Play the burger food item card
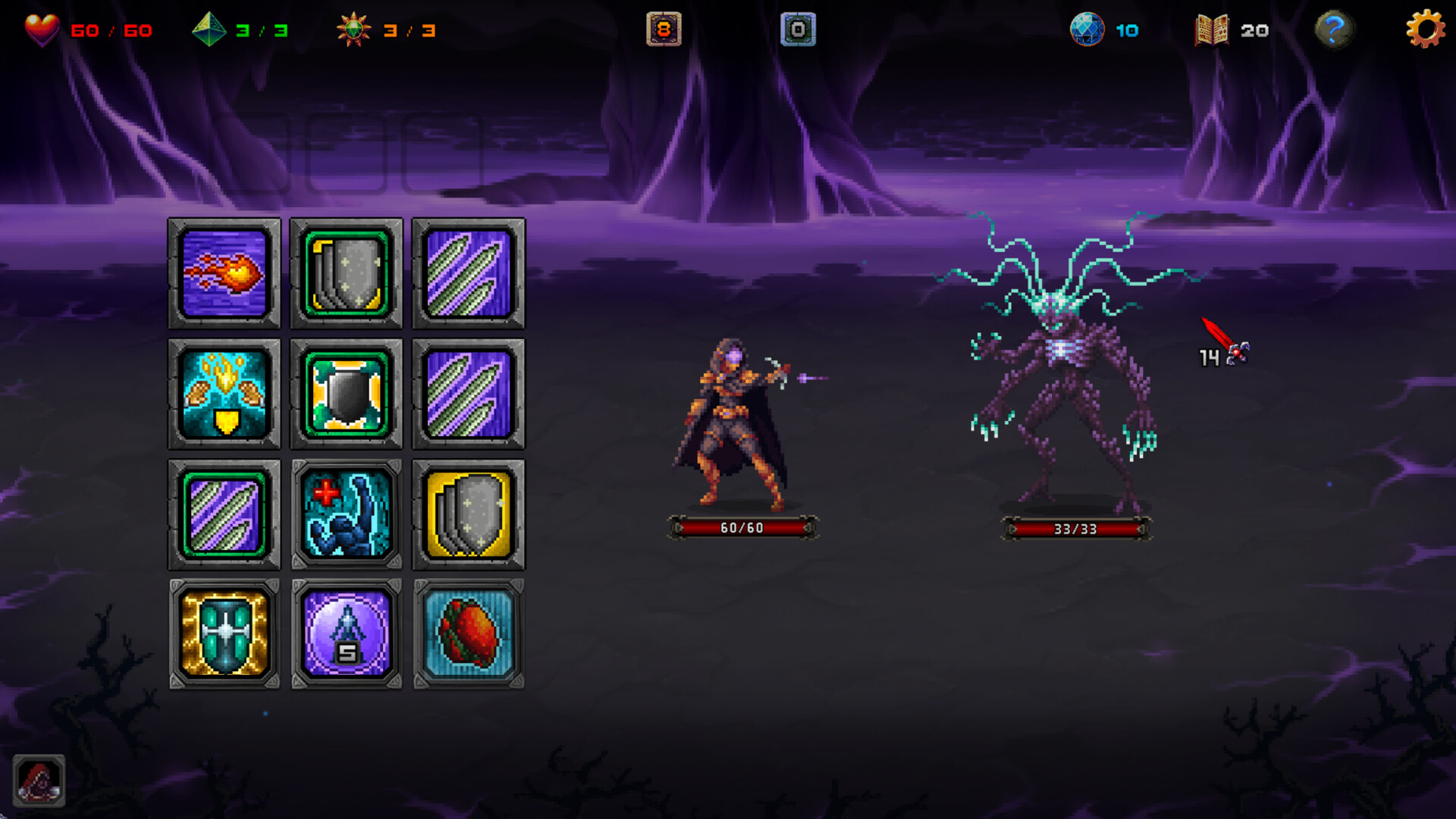The image size is (1456, 819). tap(467, 634)
